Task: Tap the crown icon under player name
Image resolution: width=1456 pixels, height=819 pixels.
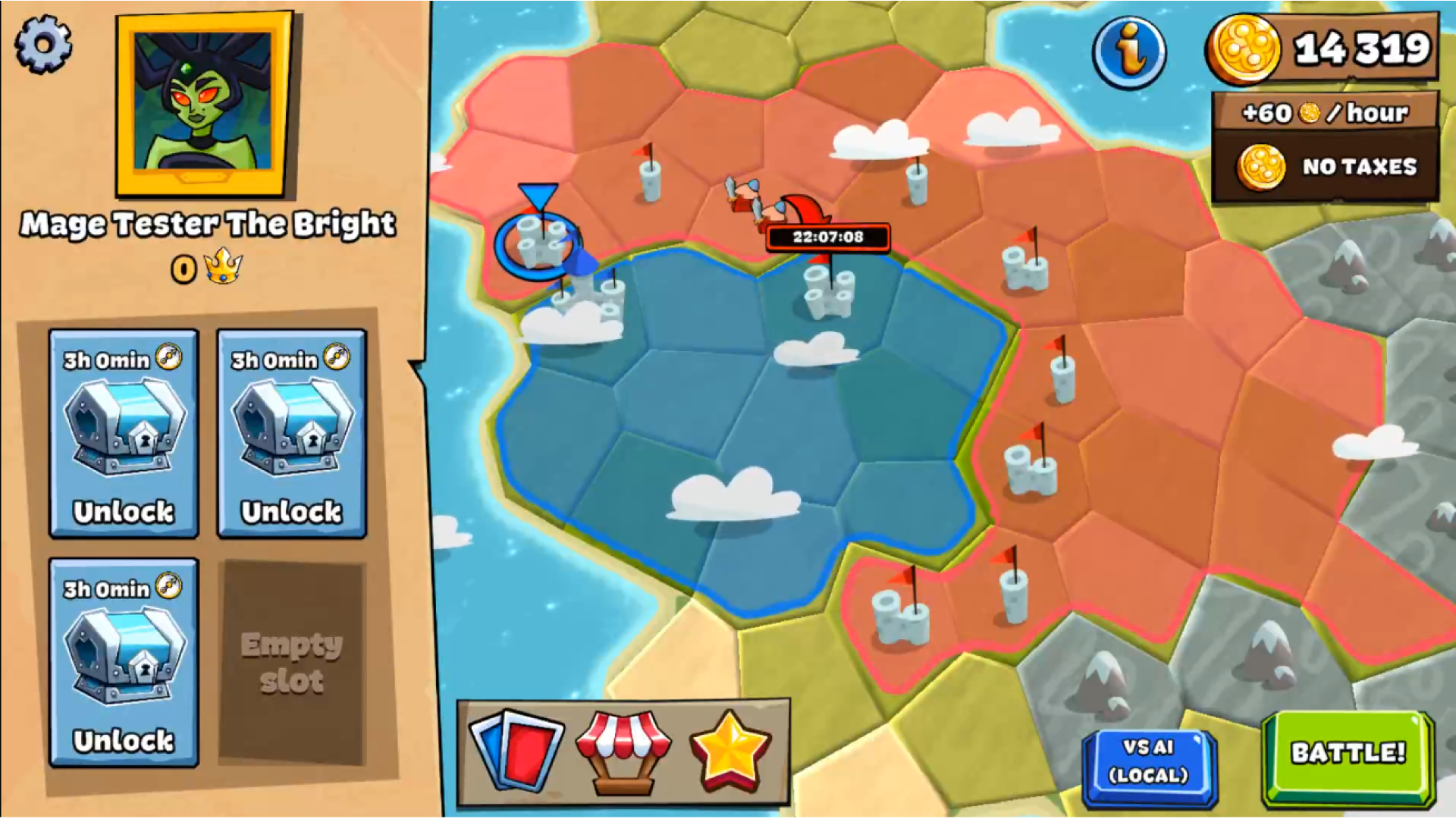Action: point(224,266)
